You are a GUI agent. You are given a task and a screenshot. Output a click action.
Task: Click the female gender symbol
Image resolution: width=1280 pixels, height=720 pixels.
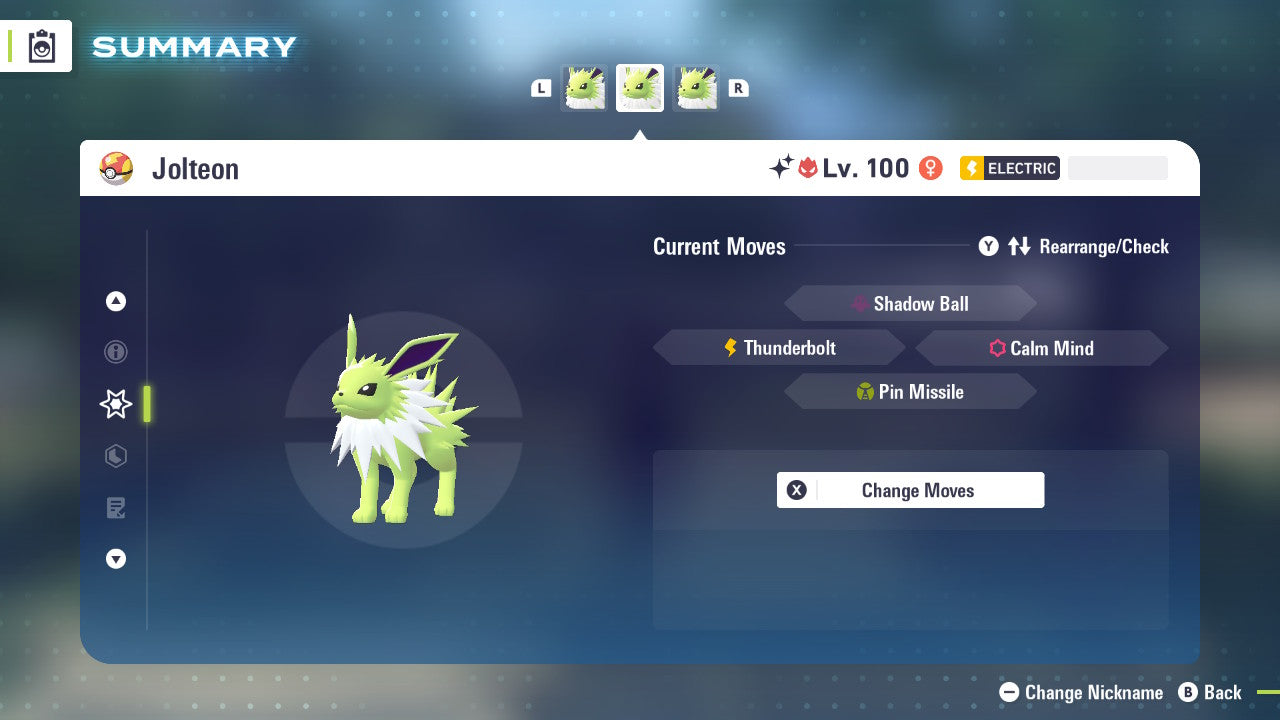929,168
